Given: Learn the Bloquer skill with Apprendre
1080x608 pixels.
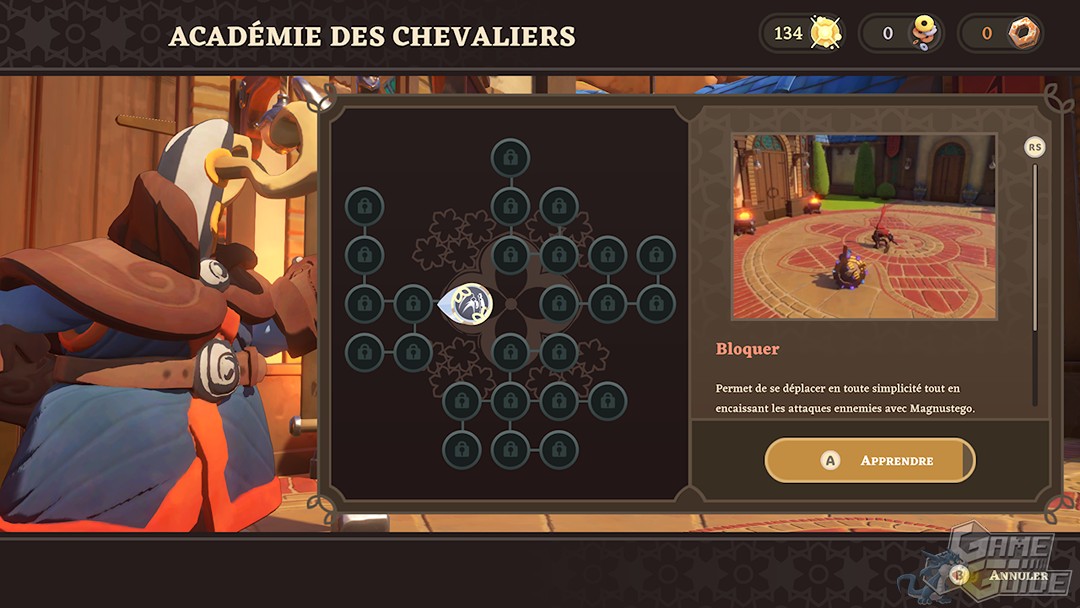Looking at the screenshot, I should tap(869, 461).
